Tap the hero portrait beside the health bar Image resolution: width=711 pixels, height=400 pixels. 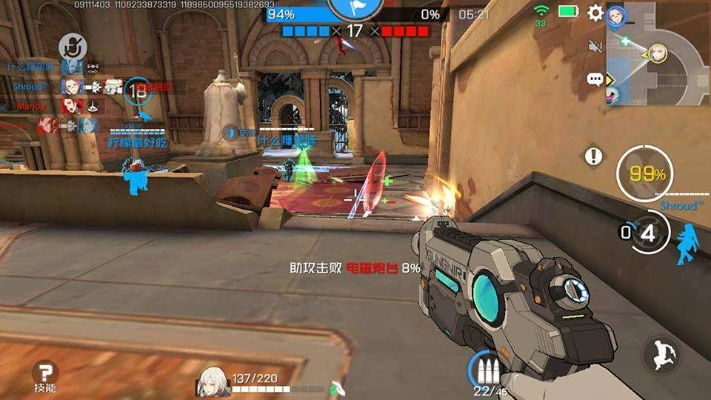click(213, 380)
